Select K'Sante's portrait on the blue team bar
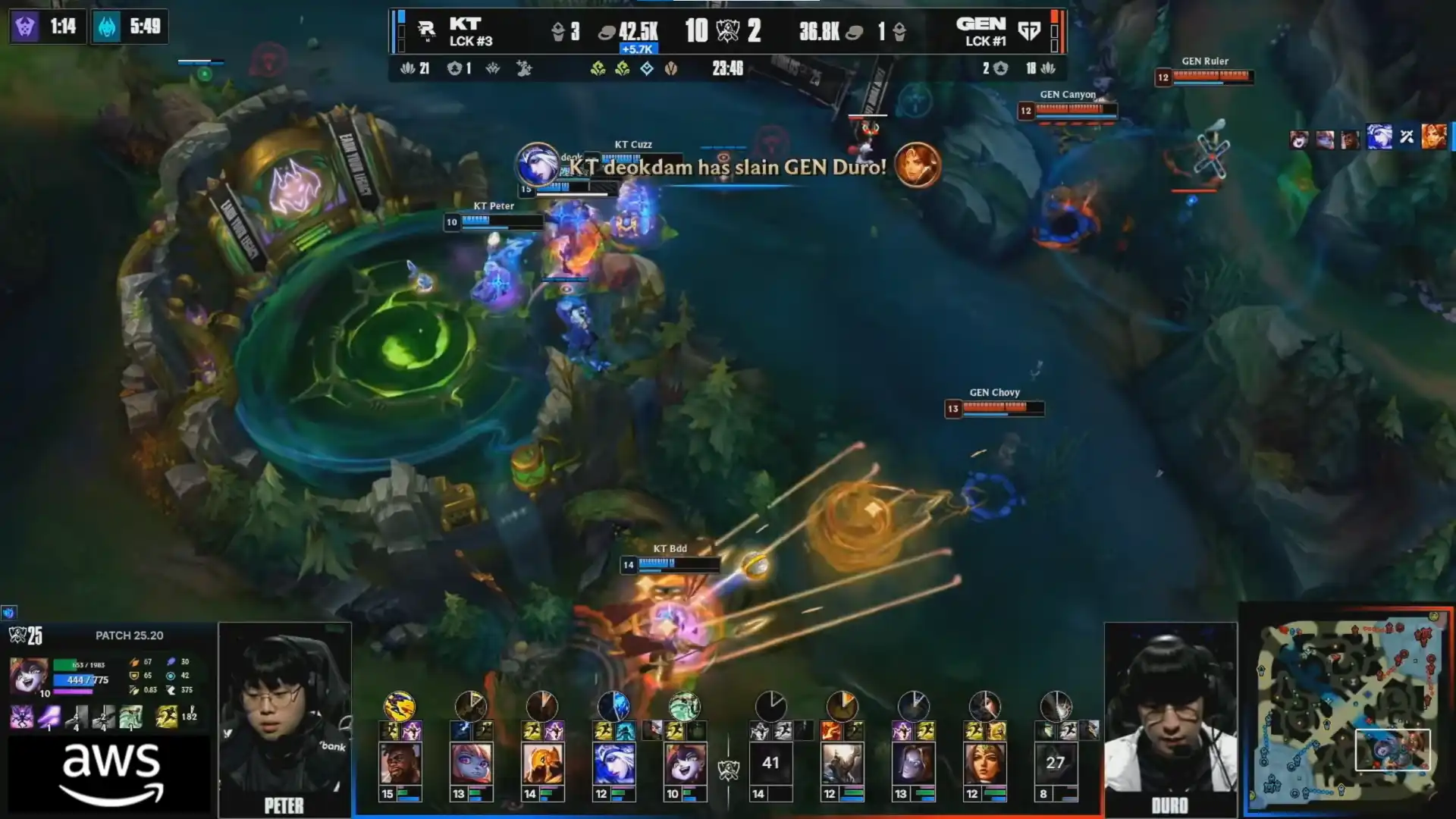Image resolution: width=1456 pixels, height=819 pixels. pyautogui.click(x=400, y=763)
